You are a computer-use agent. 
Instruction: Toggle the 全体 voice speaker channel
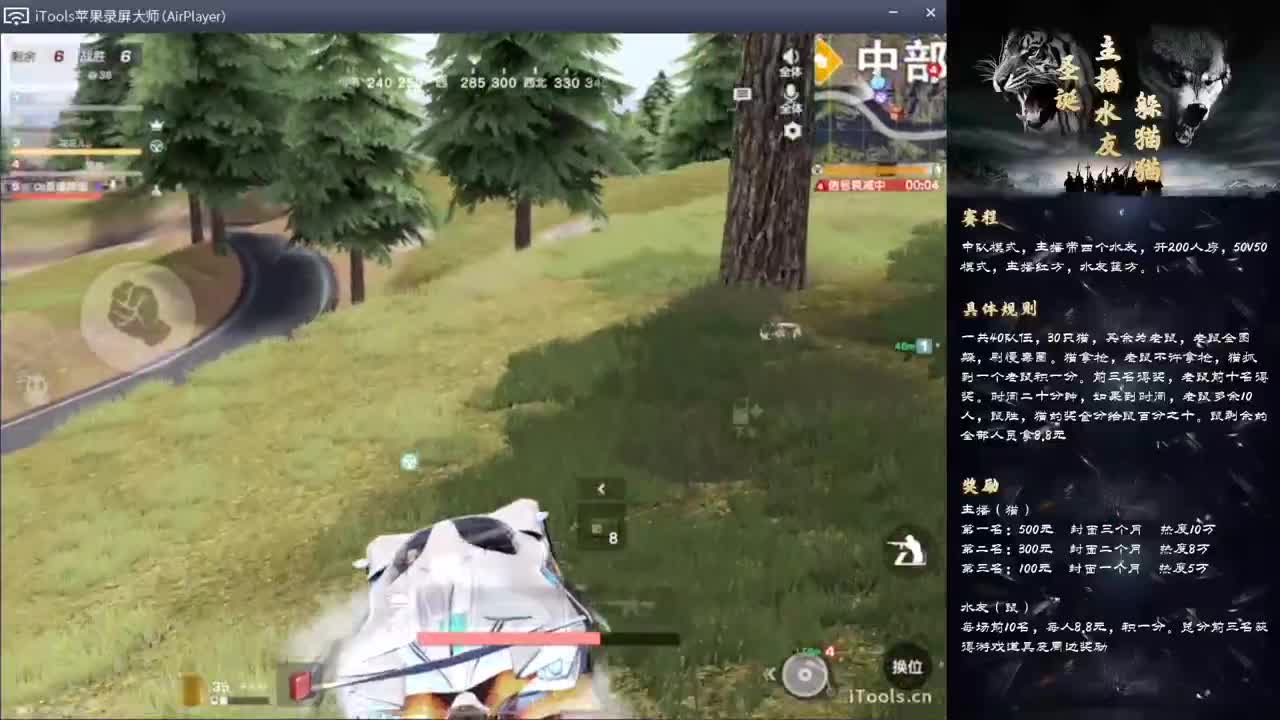791,58
